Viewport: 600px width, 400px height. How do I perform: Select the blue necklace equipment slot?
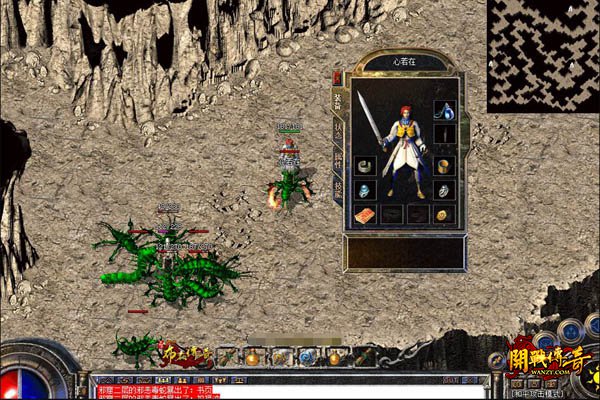coord(445,109)
